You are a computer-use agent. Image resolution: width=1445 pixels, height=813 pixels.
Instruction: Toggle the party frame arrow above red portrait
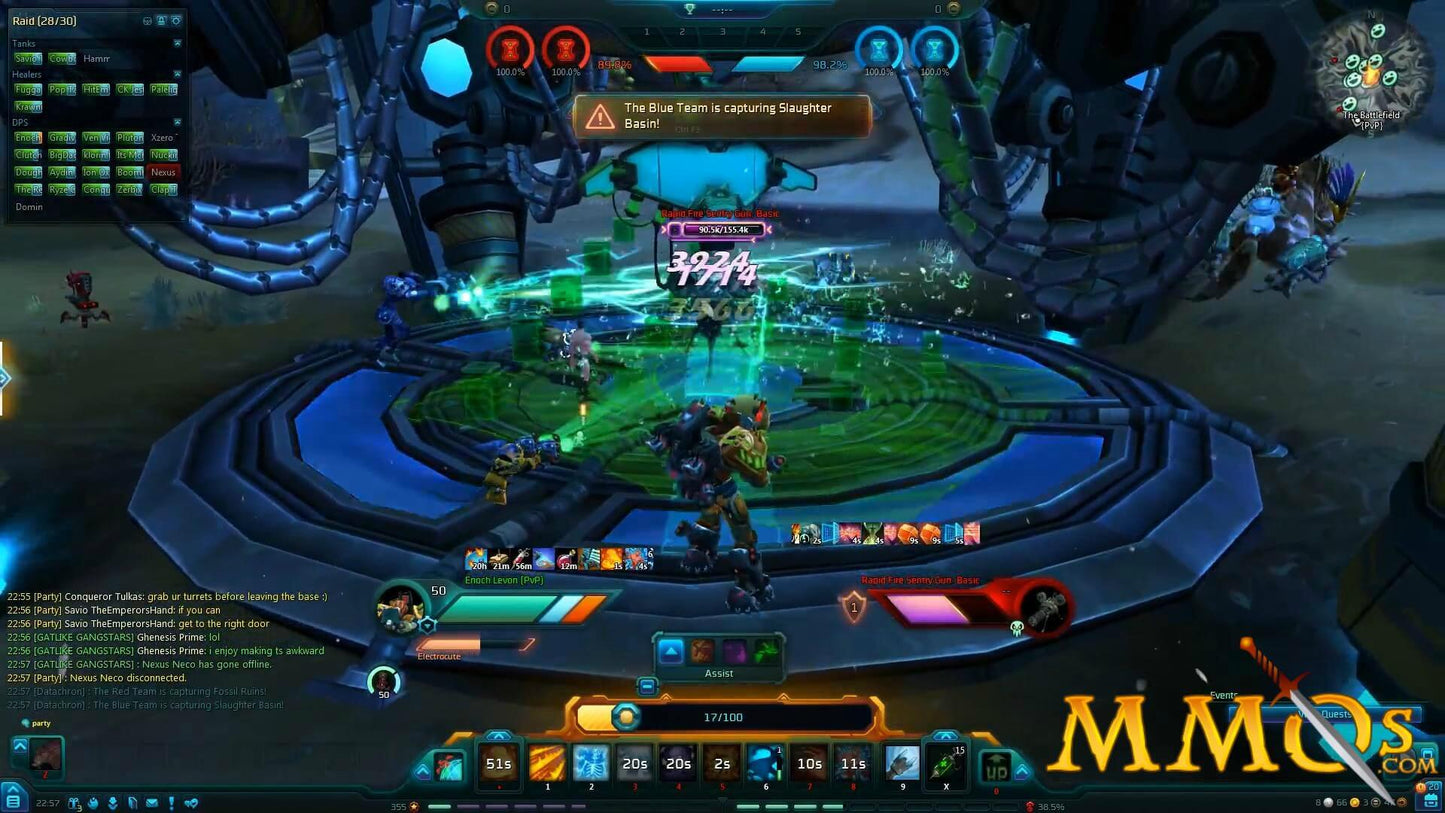20,746
